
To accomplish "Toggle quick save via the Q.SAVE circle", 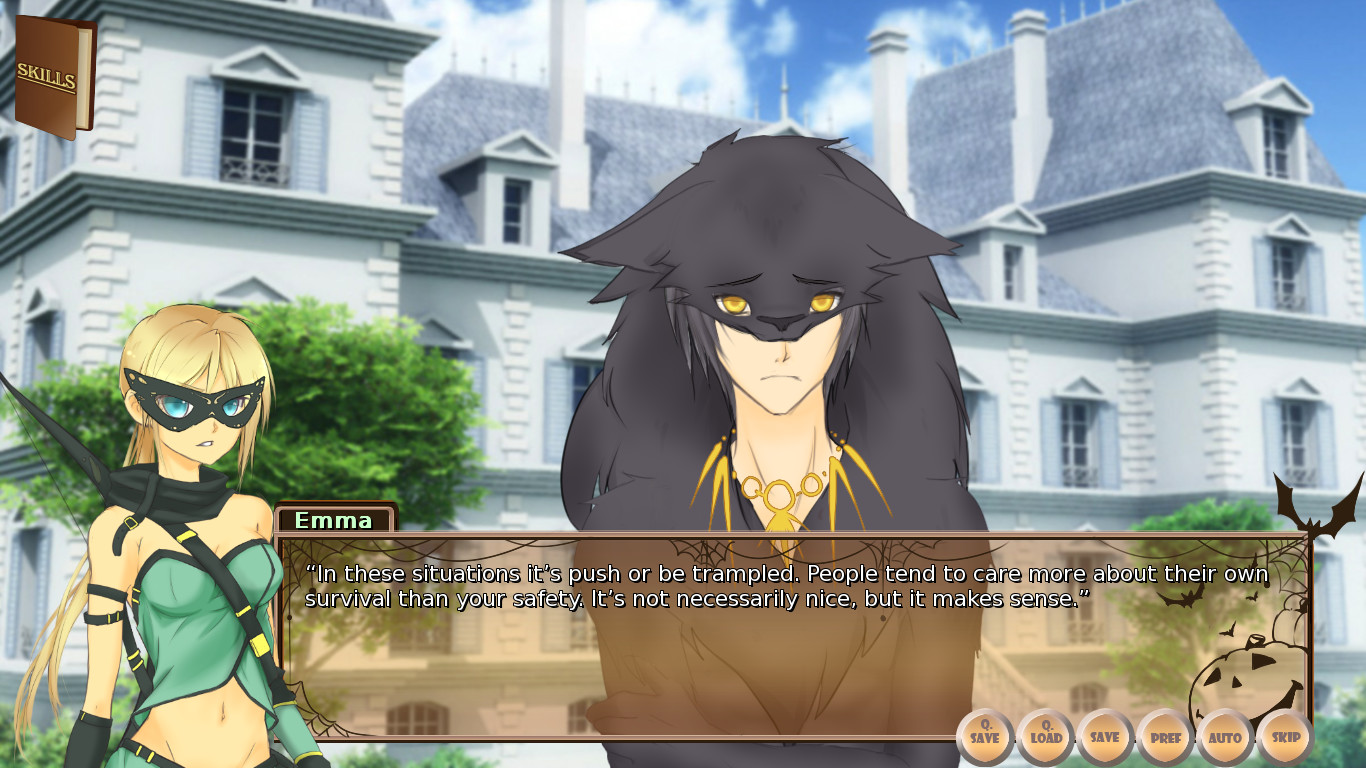I will 985,737.
